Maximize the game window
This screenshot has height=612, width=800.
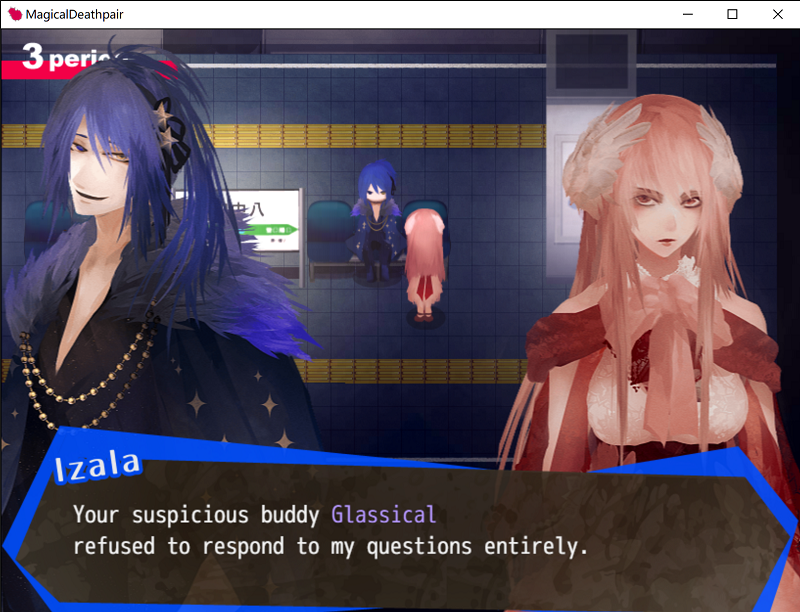(x=732, y=14)
